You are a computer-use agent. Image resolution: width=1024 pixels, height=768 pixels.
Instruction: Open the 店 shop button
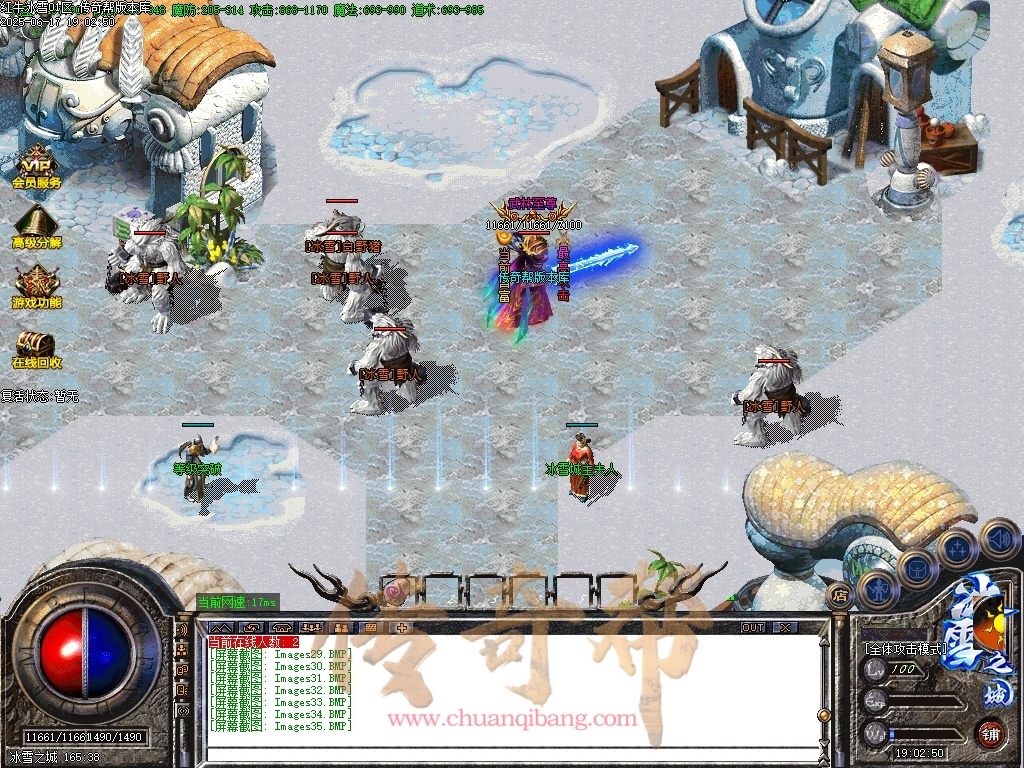click(x=838, y=596)
